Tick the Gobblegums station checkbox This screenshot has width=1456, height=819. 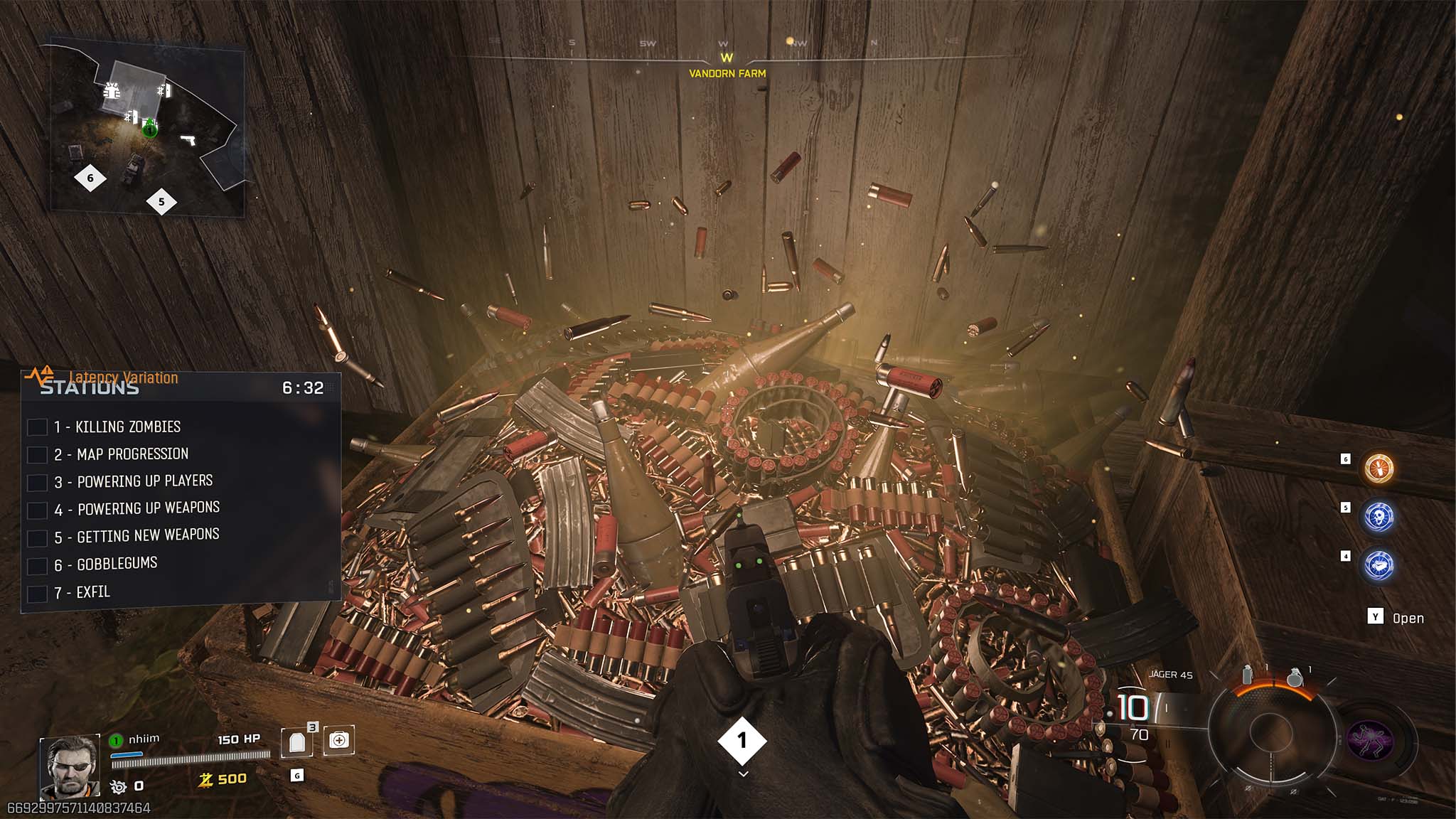point(37,566)
